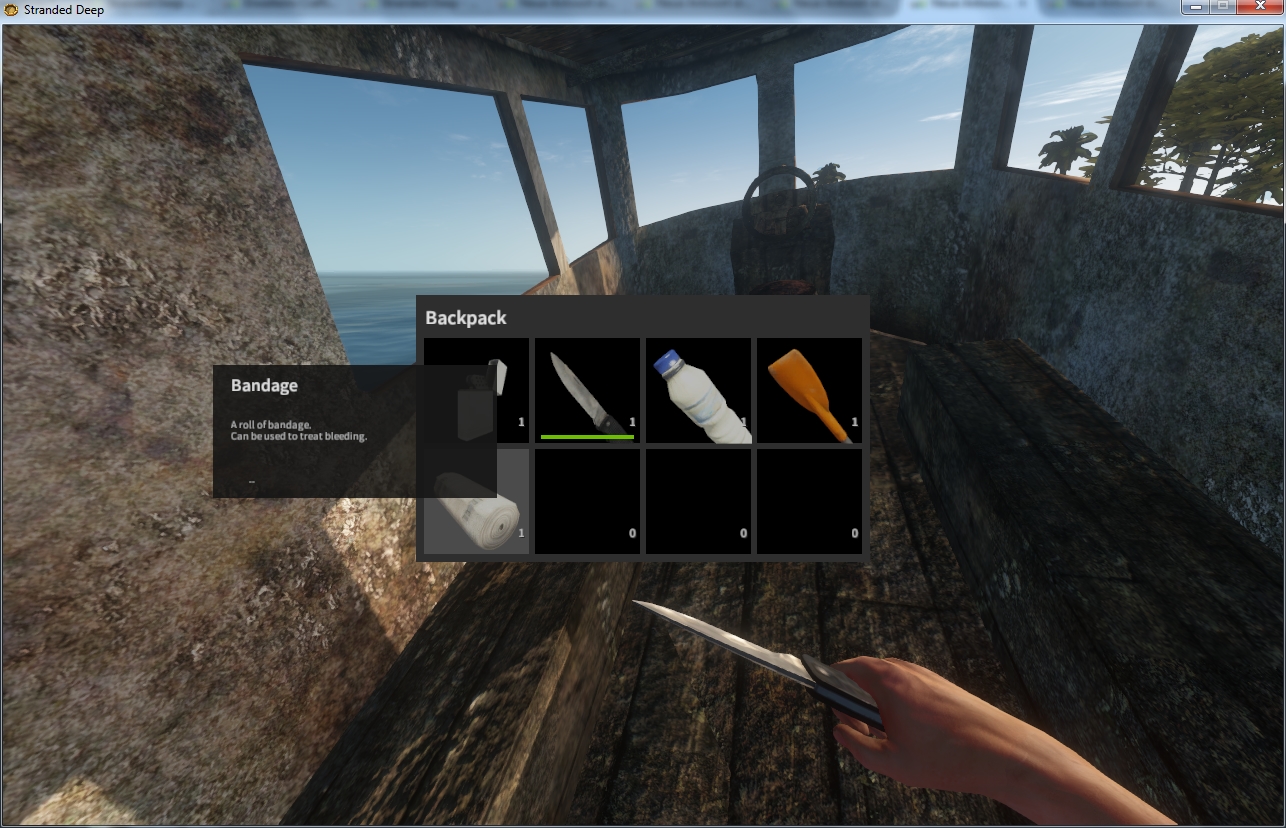Image resolution: width=1286 pixels, height=828 pixels.
Task: Choose the knife inventory slot
Action: click(587, 390)
